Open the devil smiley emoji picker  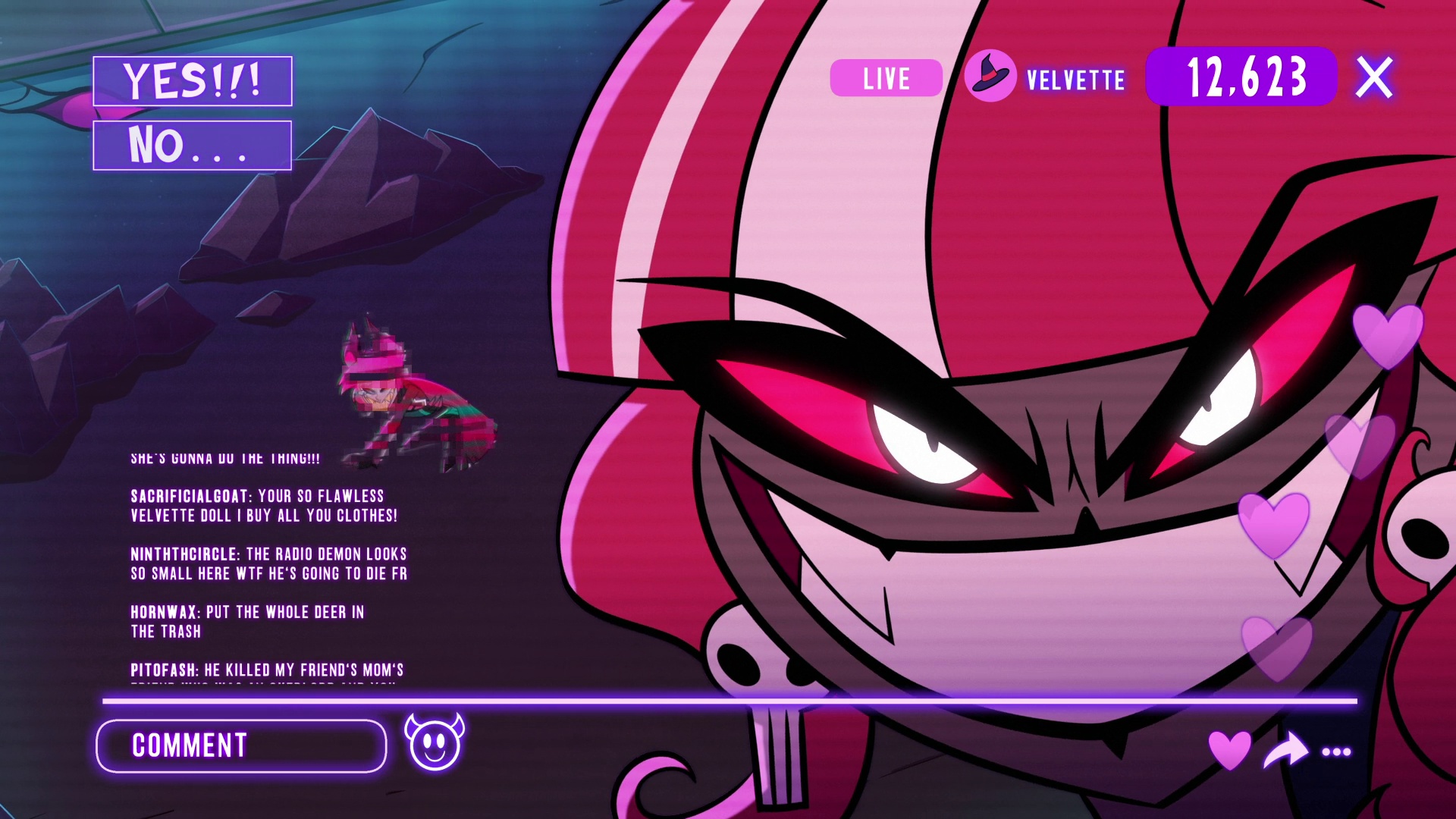[435, 742]
